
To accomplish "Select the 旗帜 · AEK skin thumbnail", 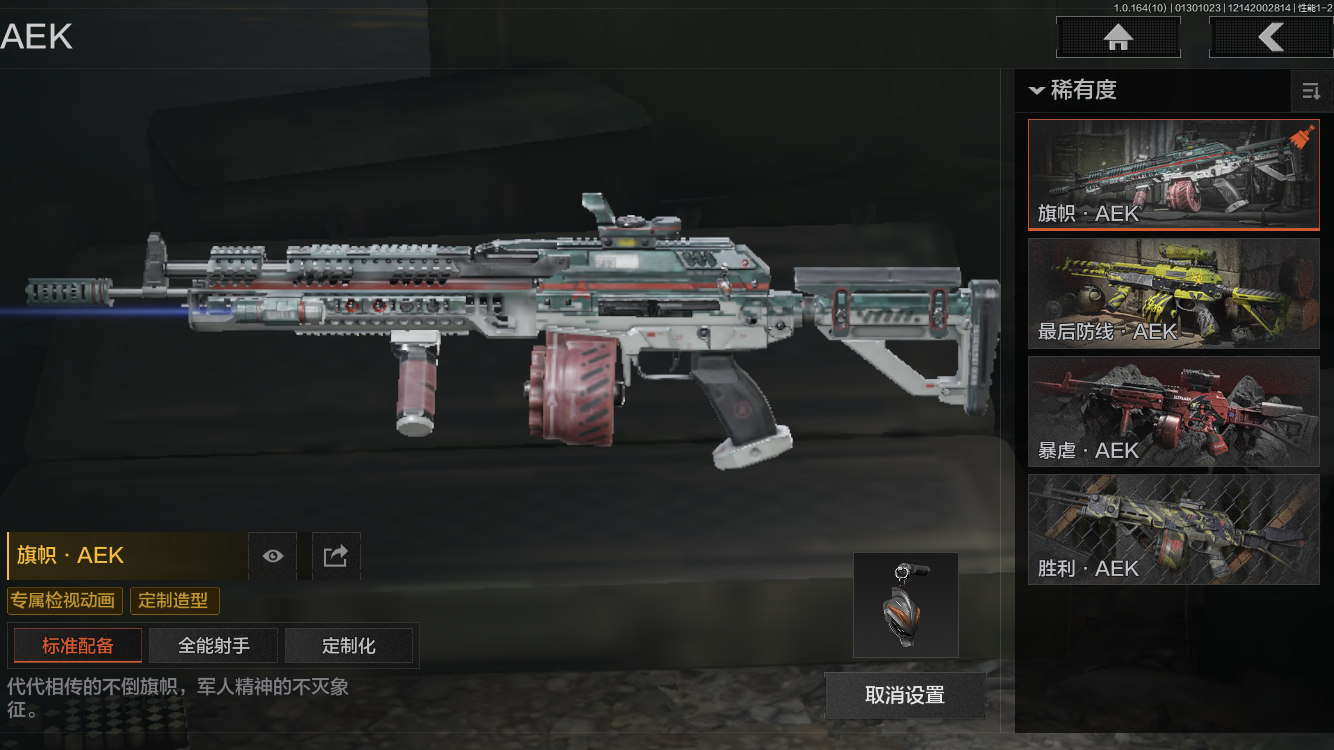I will tap(1173, 175).
